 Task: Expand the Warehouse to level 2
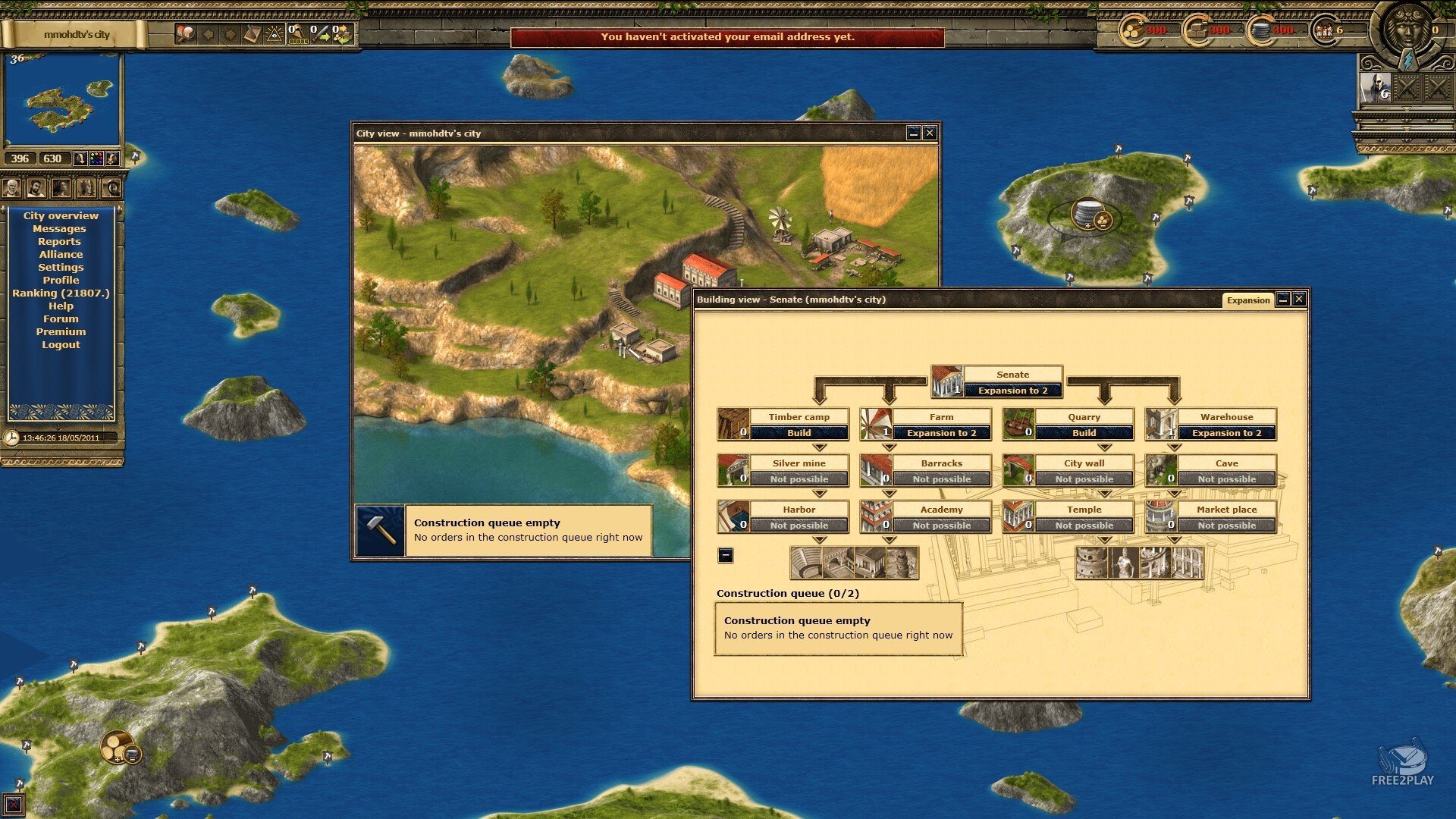tap(1226, 433)
